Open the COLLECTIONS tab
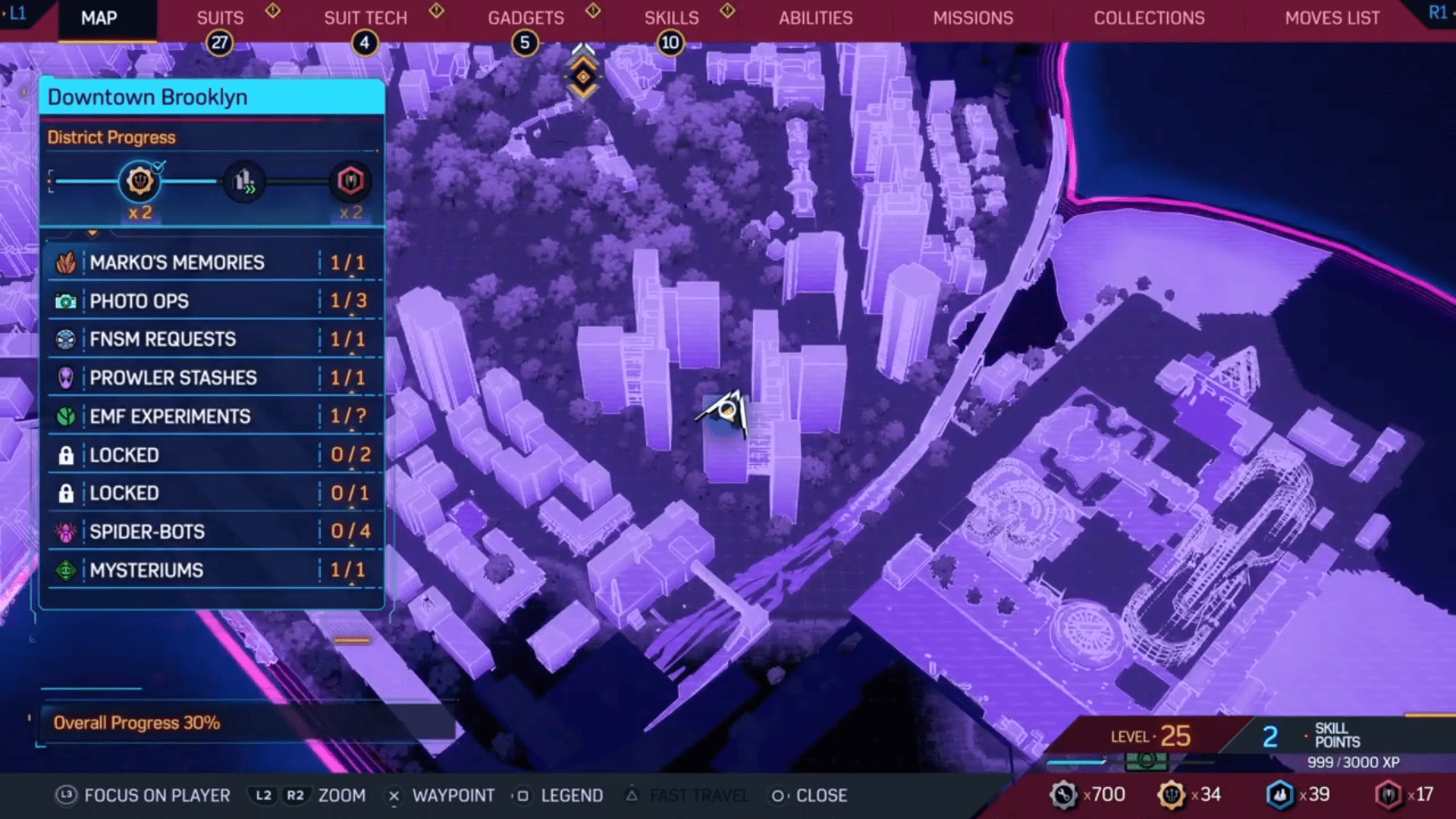The height and width of the screenshot is (819, 1456). pos(1148,18)
